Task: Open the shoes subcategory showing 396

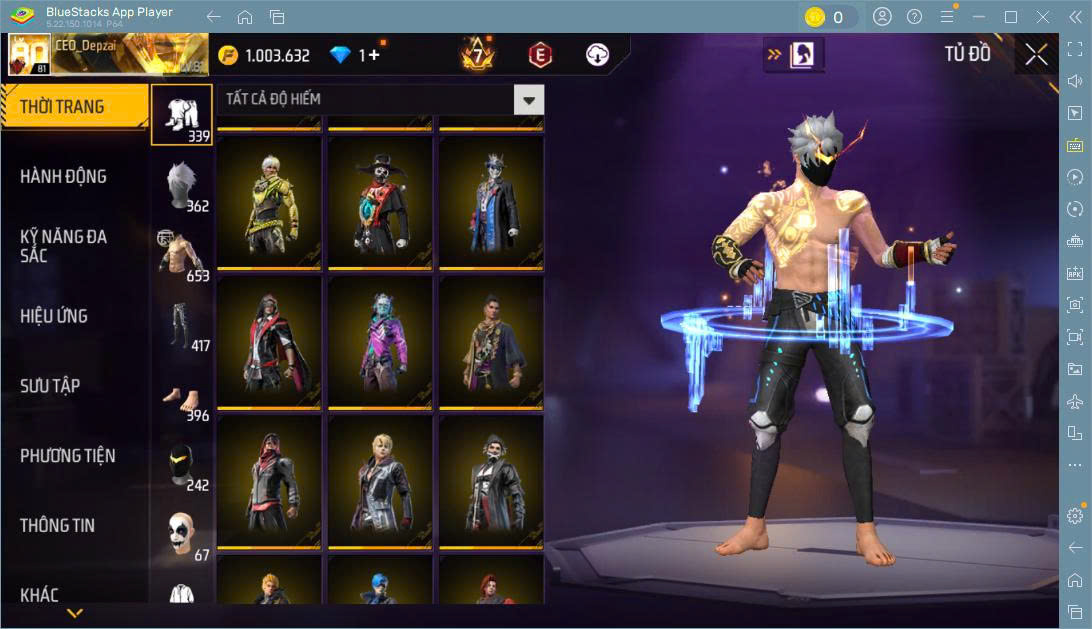Action: 182,396
